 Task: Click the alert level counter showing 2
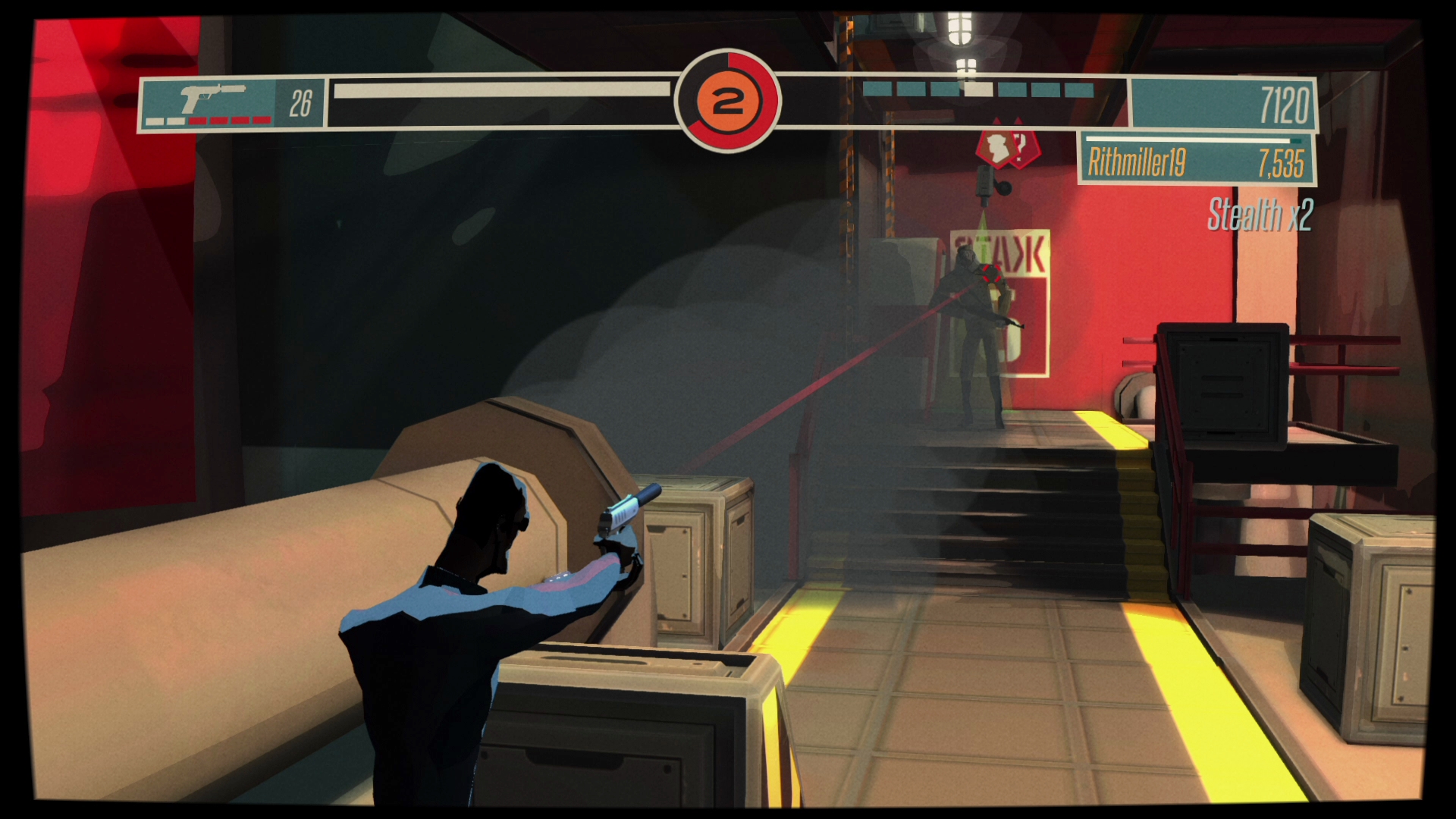tap(729, 102)
